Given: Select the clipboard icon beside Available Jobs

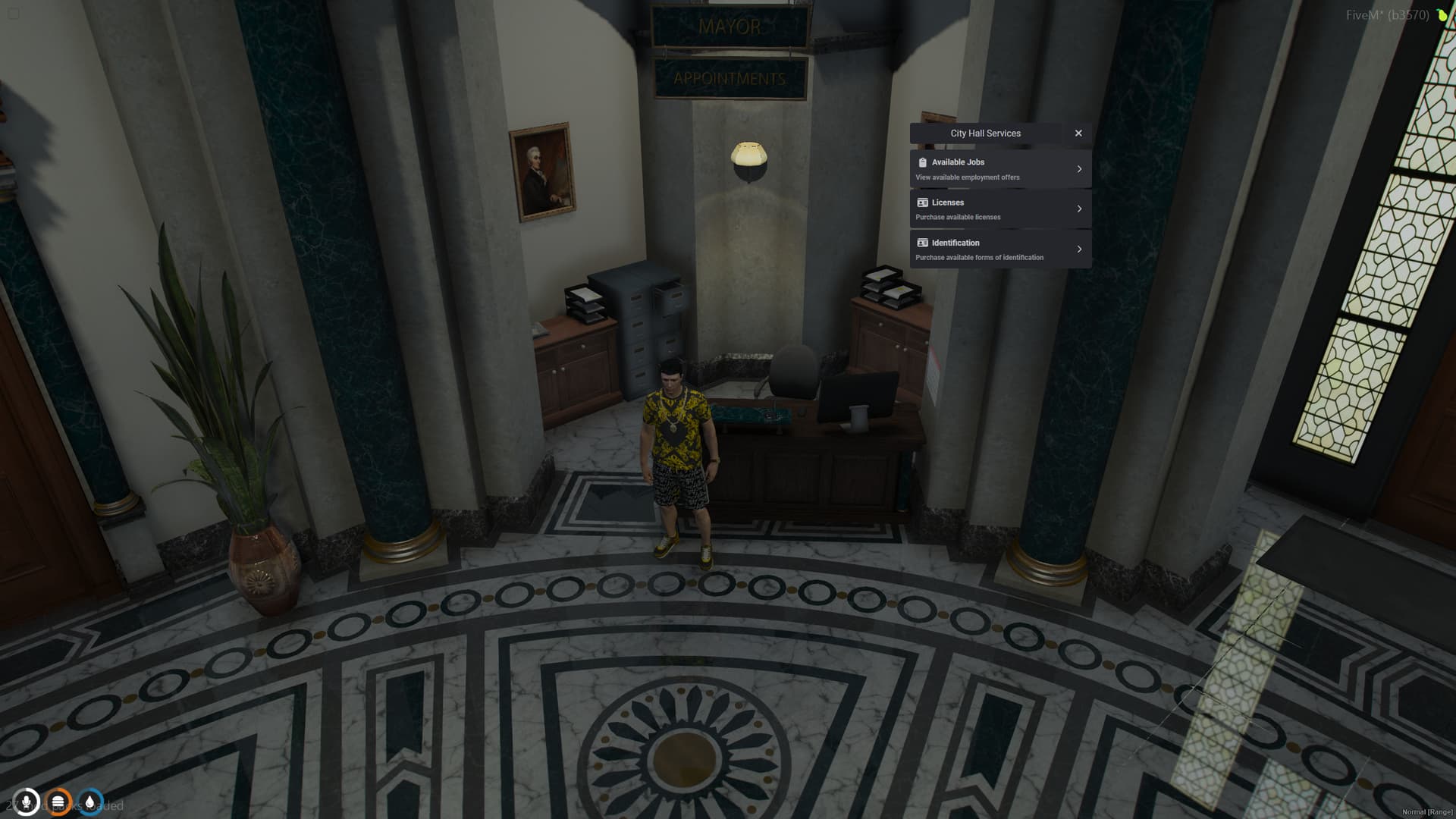Looking at the screenshot, I should coord(921,162).
